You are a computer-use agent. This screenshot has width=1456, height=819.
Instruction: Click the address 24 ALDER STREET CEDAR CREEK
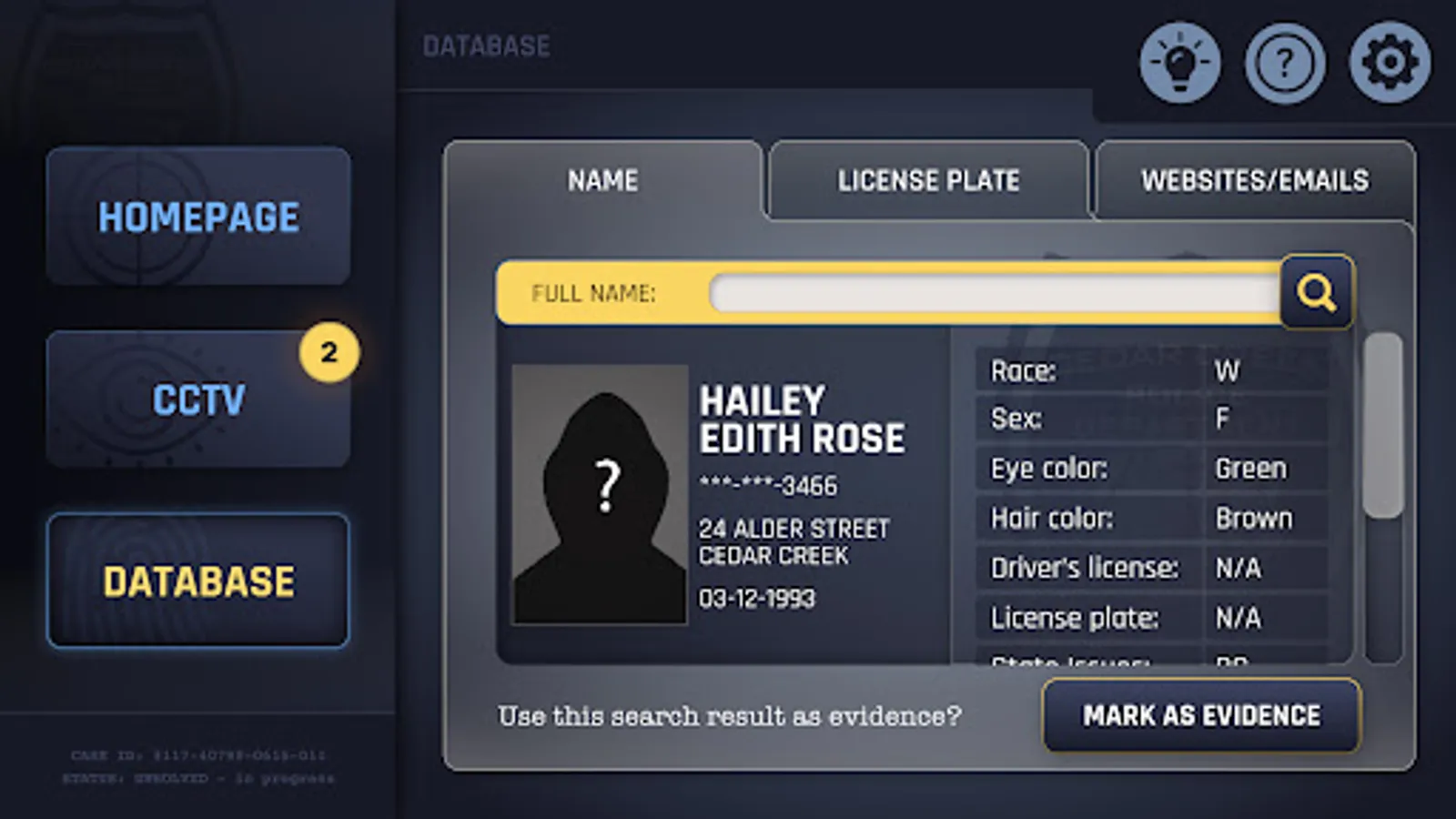792,539
